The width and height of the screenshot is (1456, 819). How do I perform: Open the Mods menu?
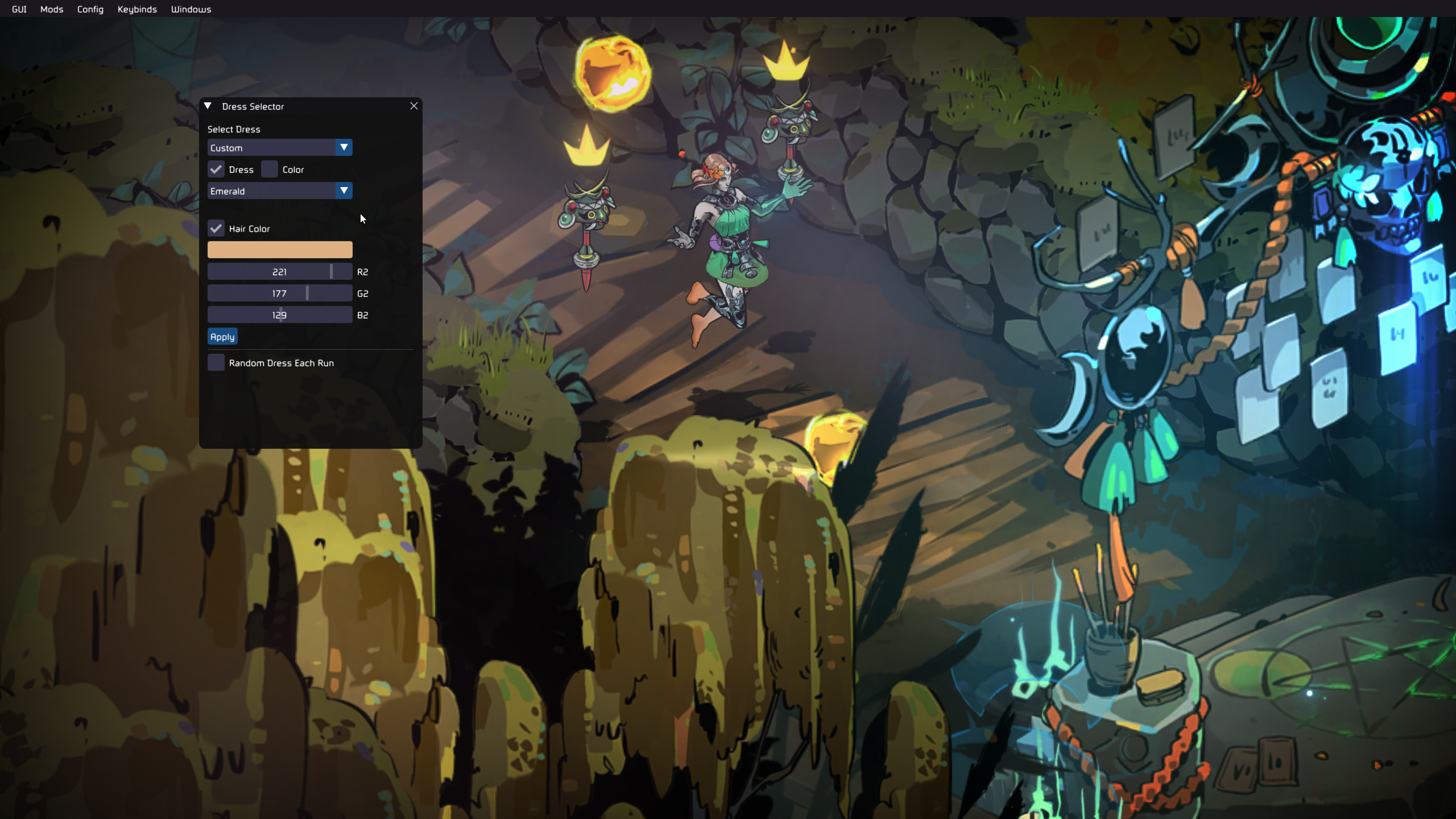tap(52, 9)
